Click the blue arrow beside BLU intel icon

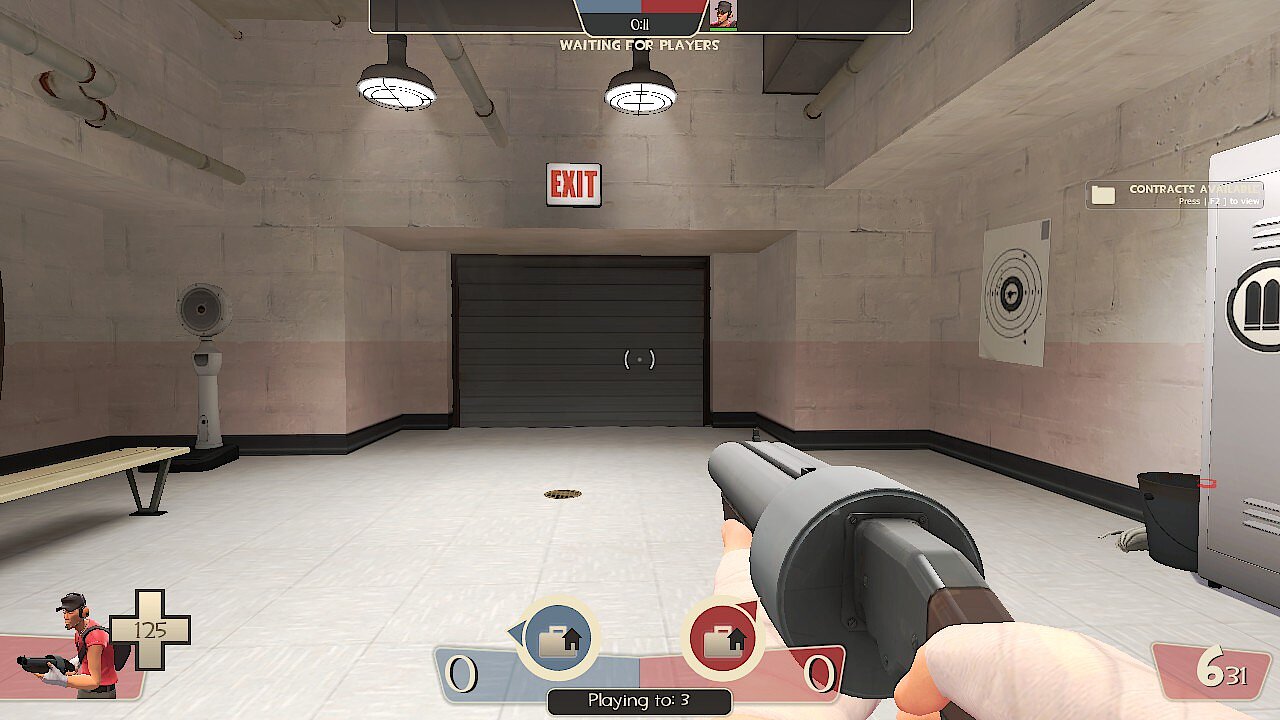tap(515, 630)
